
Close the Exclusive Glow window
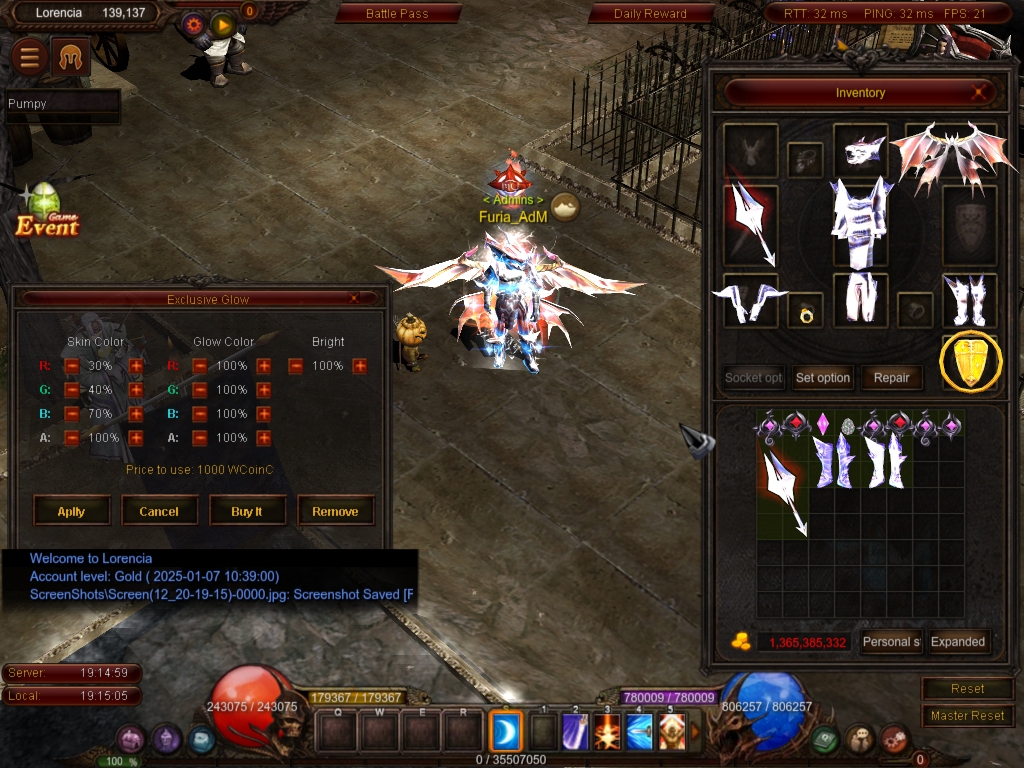tap(354, 299)
